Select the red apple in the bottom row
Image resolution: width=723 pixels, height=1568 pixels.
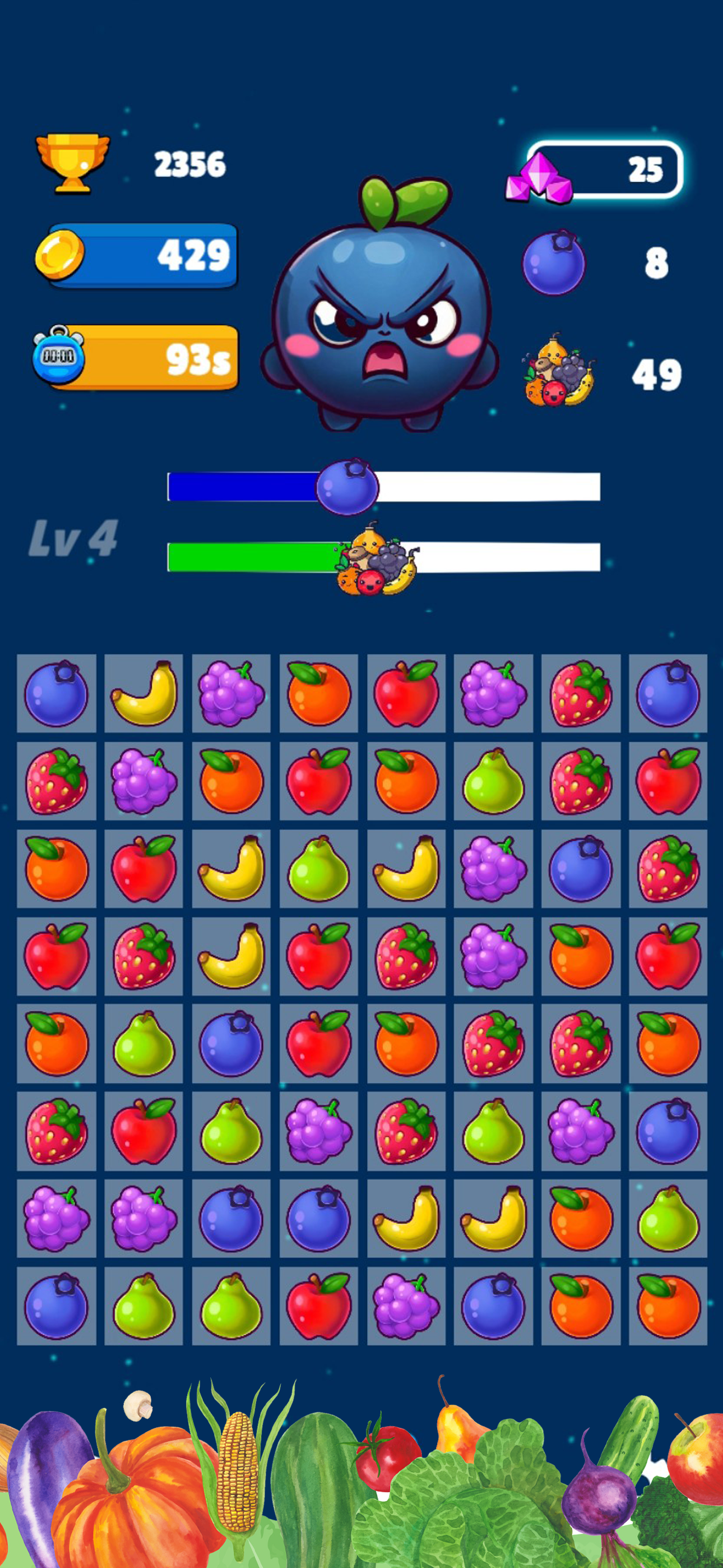[319, 1306]
